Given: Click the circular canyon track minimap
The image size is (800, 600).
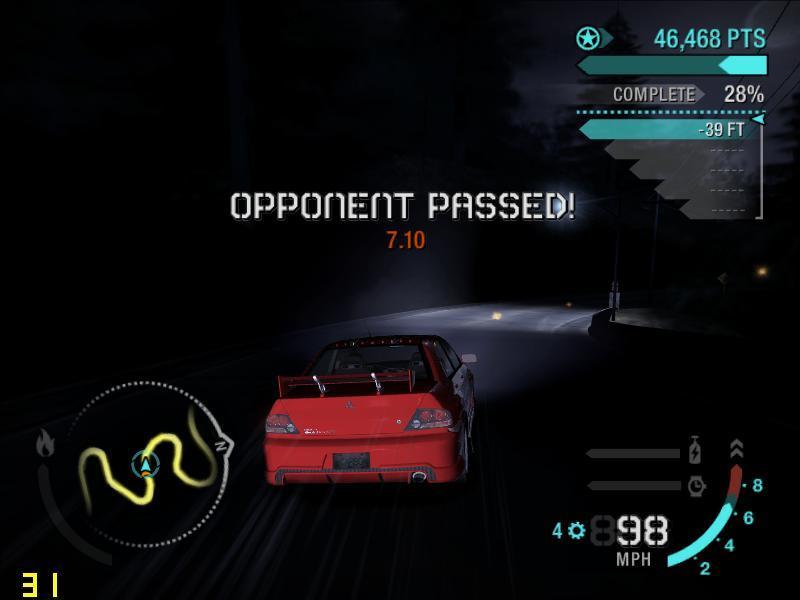Looking at the screenshot, I should [150, 464].
